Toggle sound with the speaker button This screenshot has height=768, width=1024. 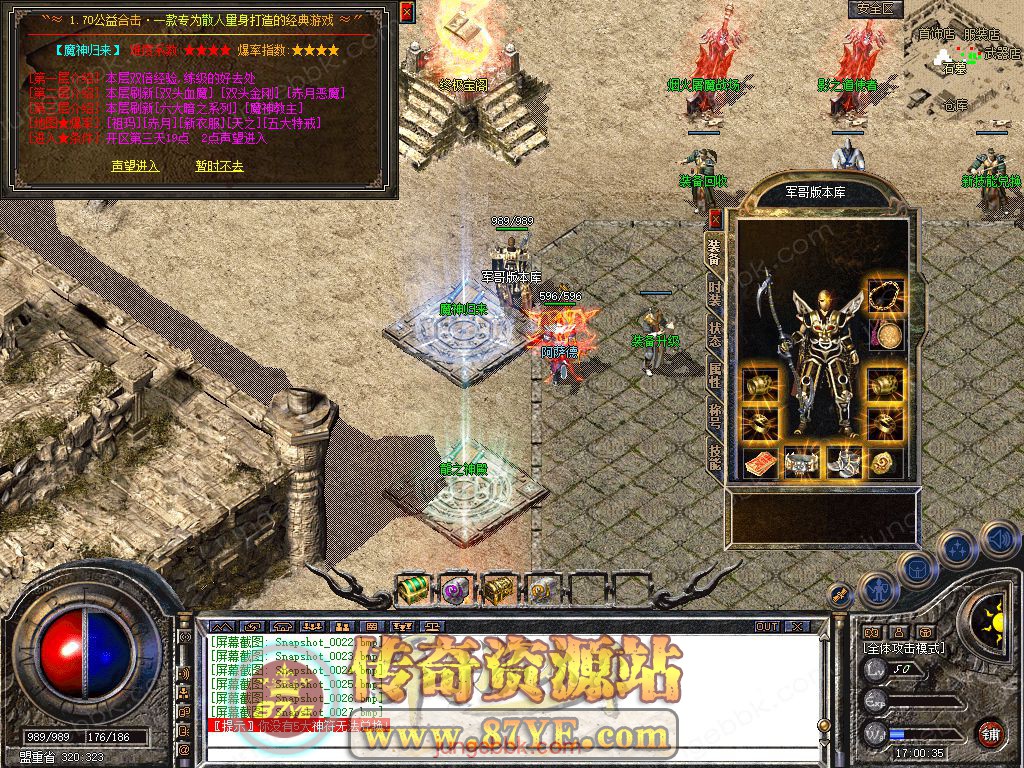(x=999, y=540)
